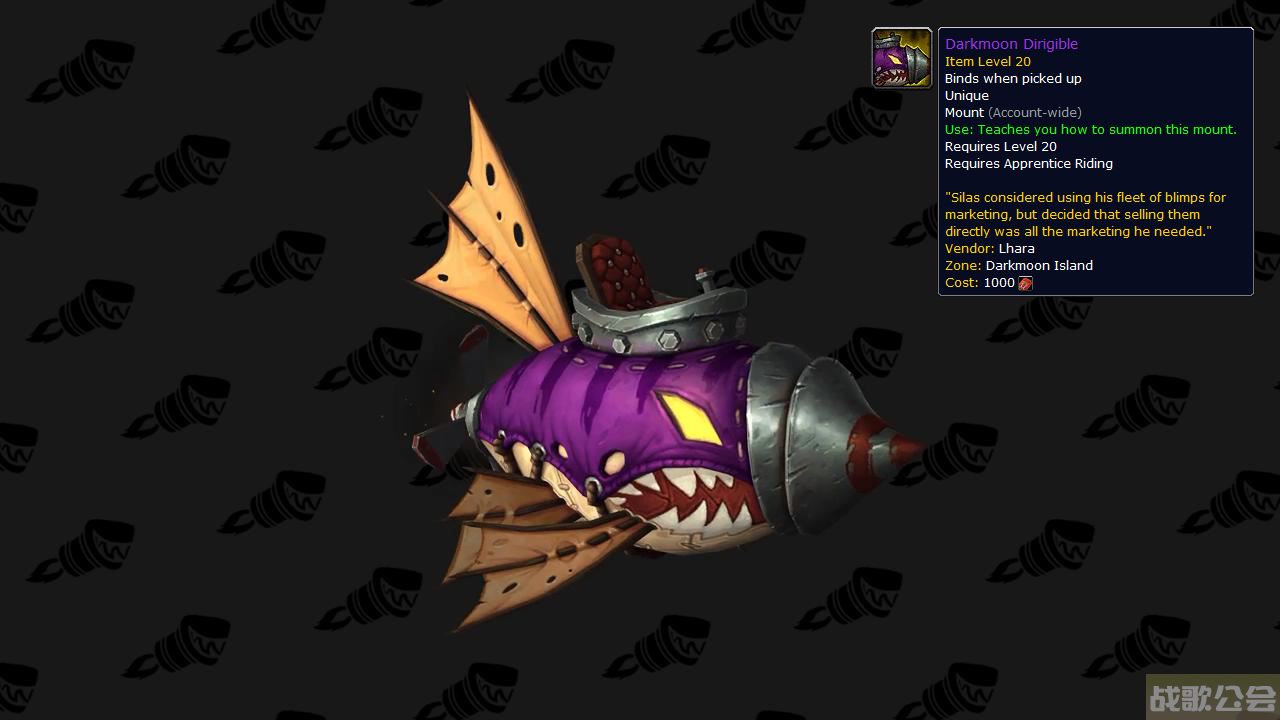
Task: Click the Darkmoon Dirigible item icon
Action: [902, 58]
